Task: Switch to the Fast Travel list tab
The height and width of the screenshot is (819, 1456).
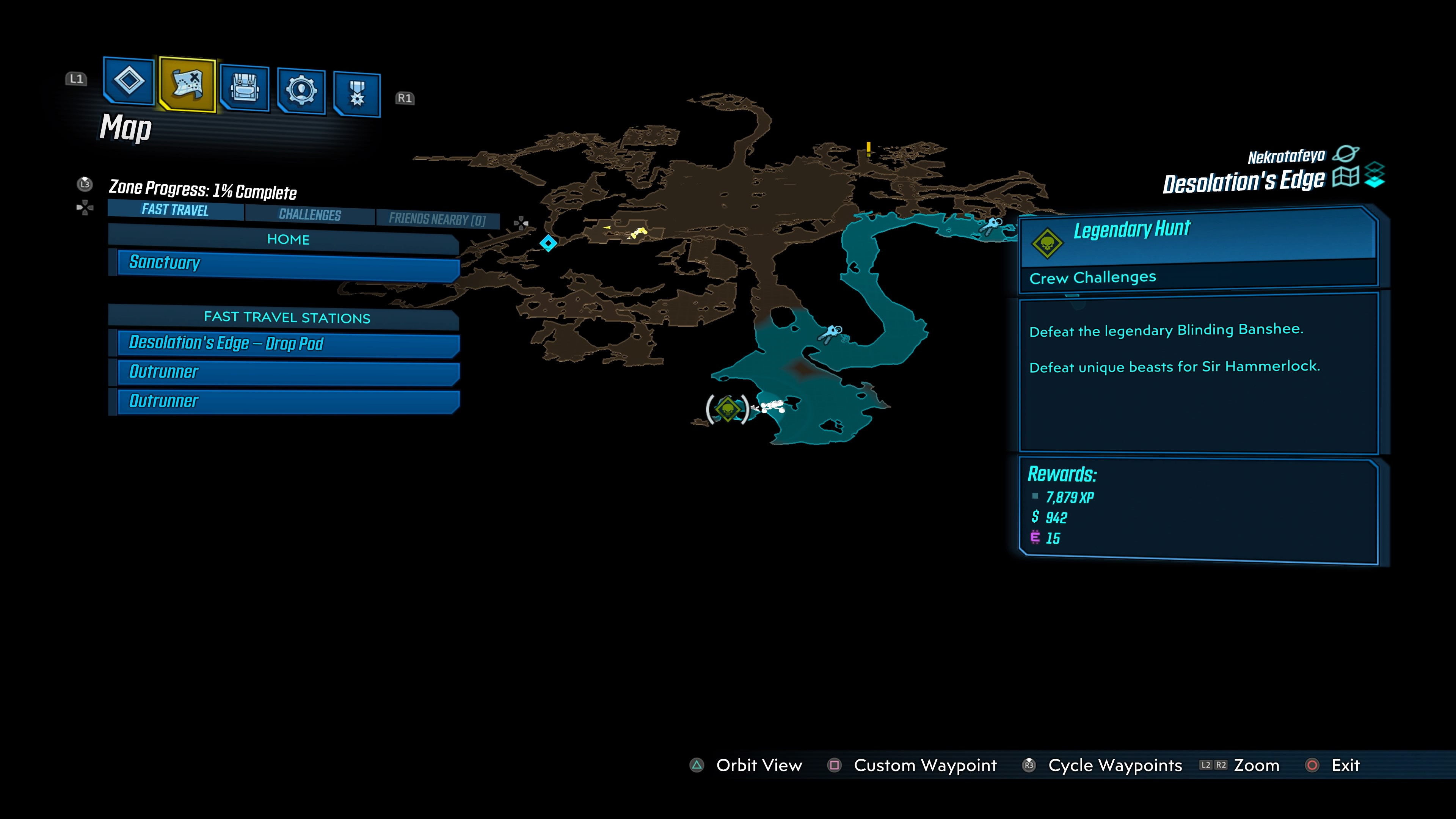Action: (175, 210)
